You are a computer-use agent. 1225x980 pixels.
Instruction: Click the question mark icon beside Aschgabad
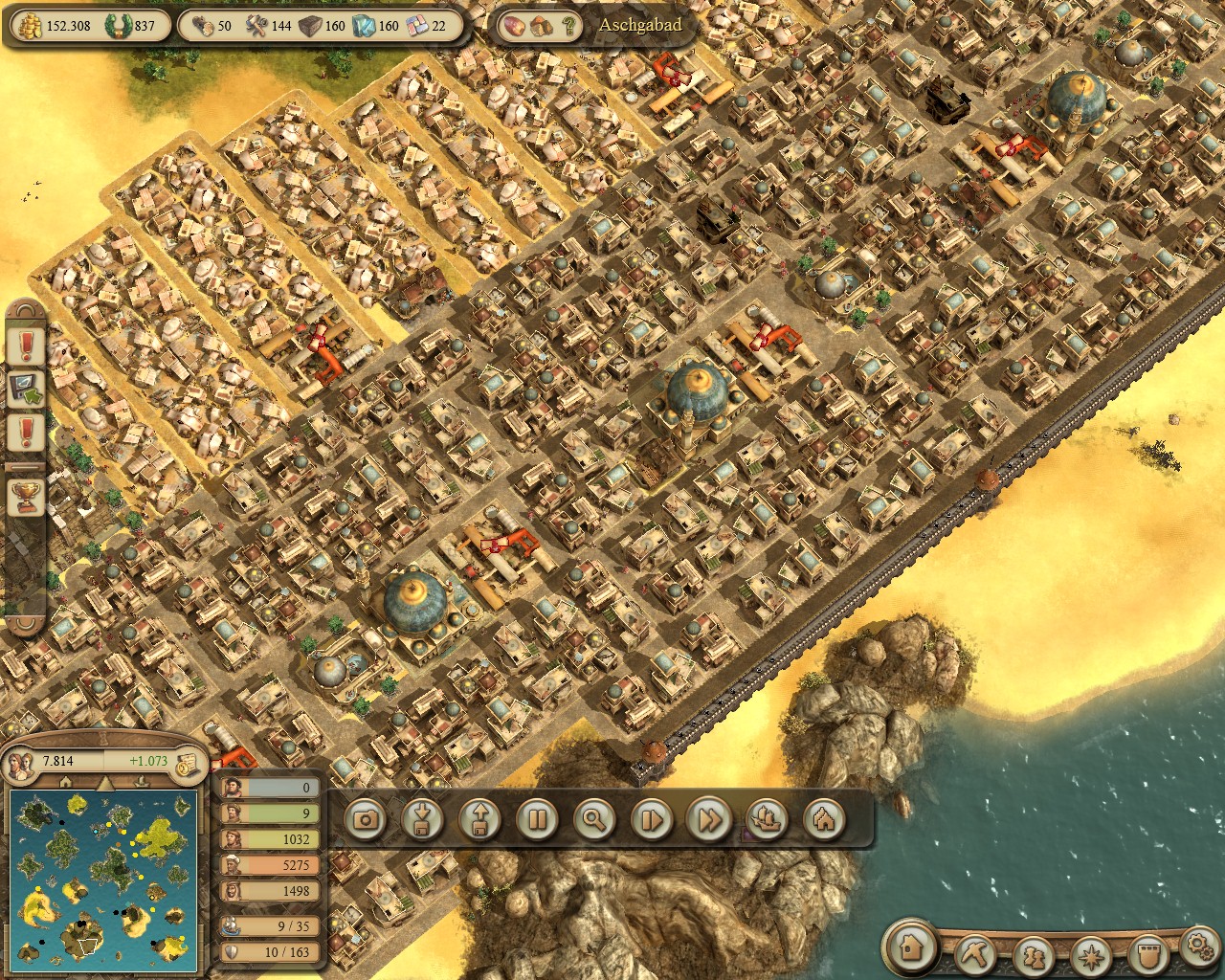[568, 26]
